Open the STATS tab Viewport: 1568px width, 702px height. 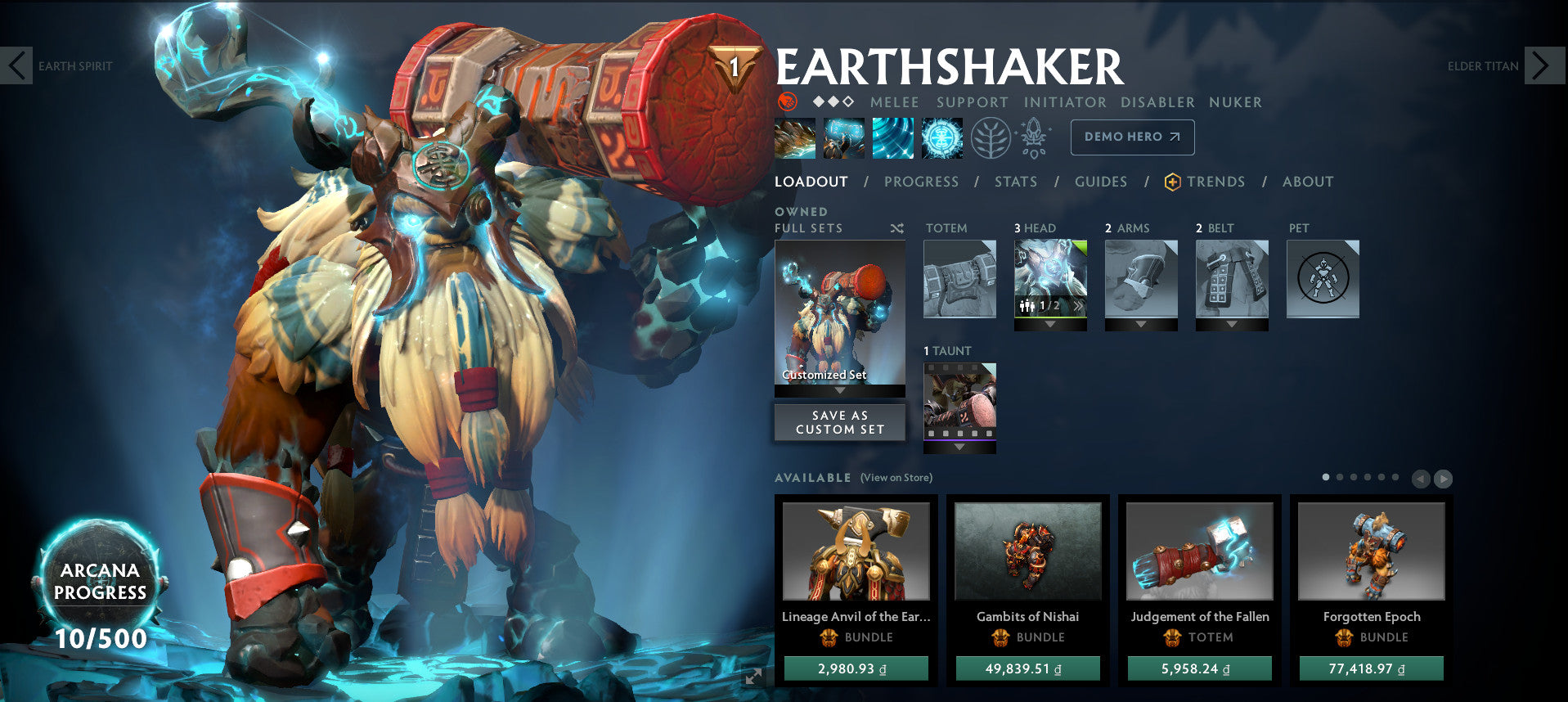[x=1015, y=182]
